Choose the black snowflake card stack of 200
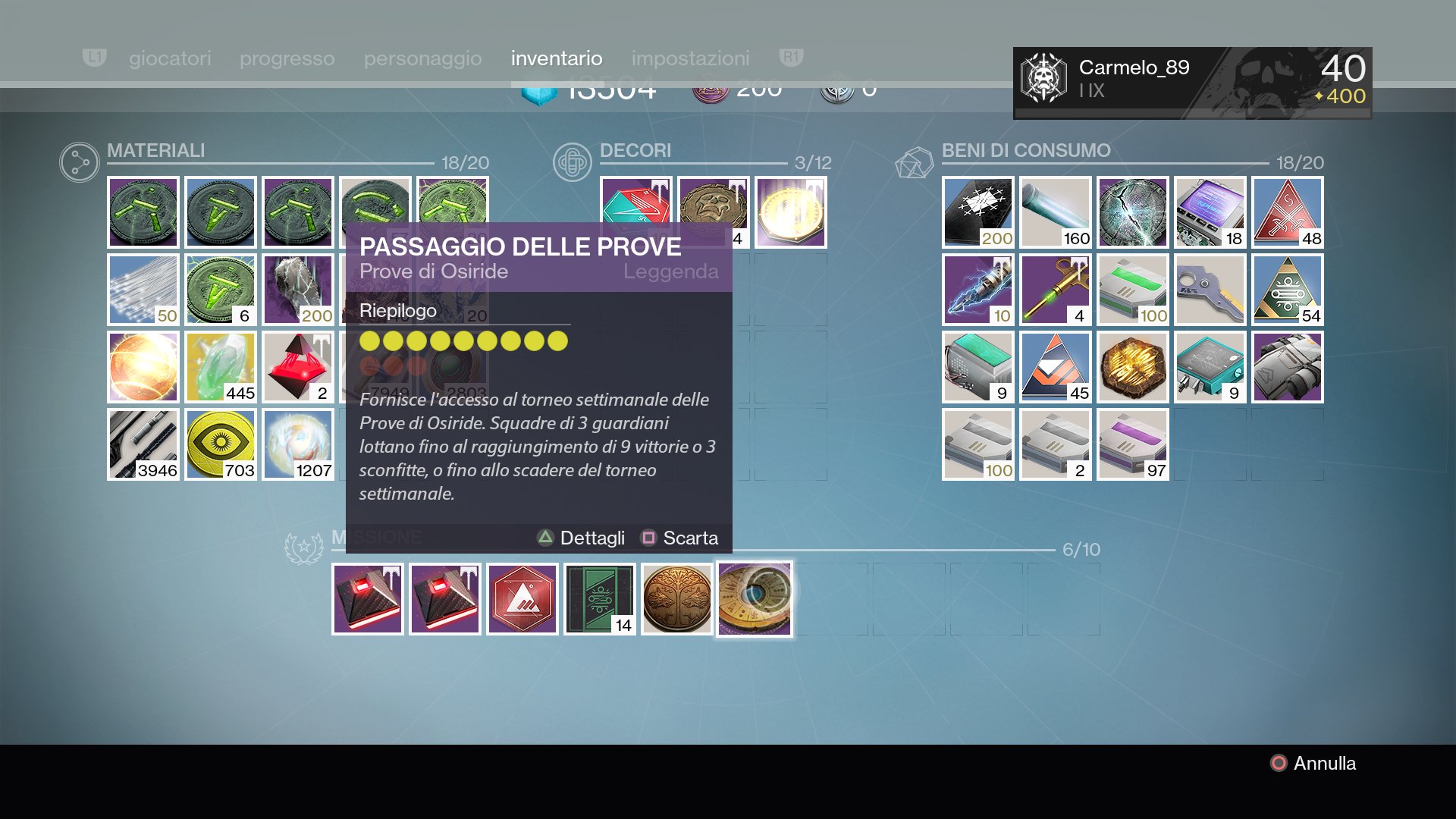Viewport: 1456px width, 819px height. 978,212
